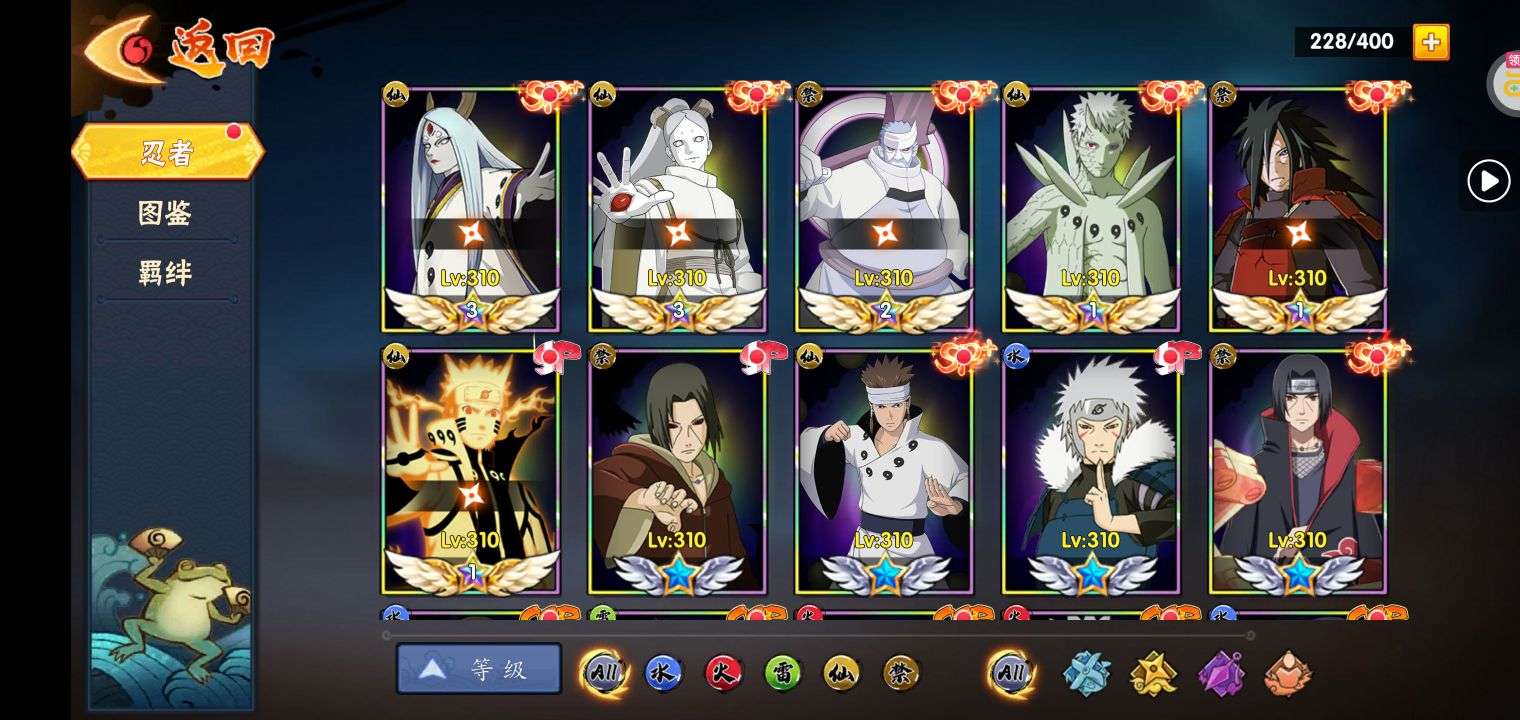Filter ninjas by the 水 element

pos(662,673)
